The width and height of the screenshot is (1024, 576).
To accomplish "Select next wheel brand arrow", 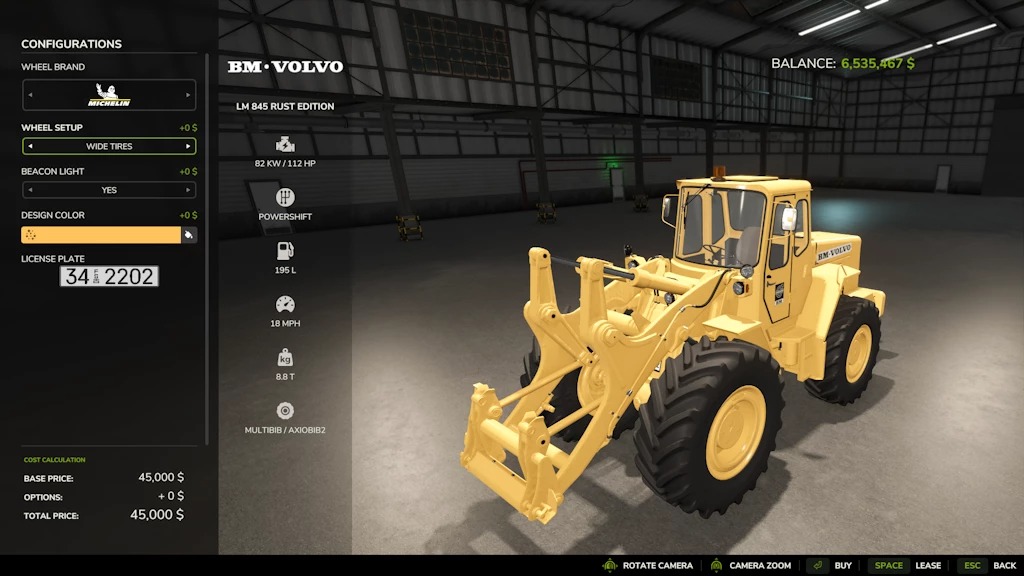I will pos(188,96).
